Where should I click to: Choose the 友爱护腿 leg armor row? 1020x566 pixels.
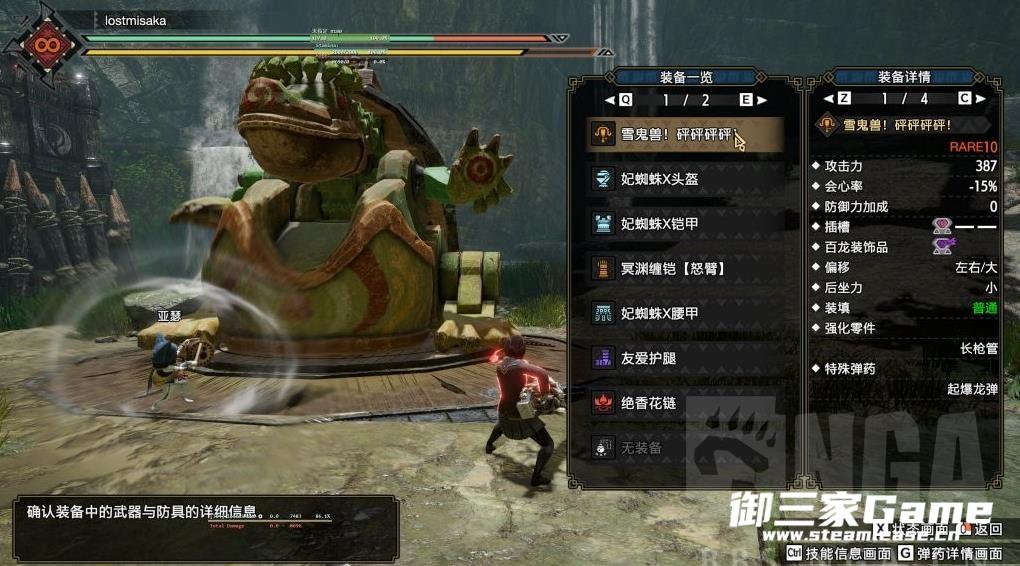(x=684, y=357)
